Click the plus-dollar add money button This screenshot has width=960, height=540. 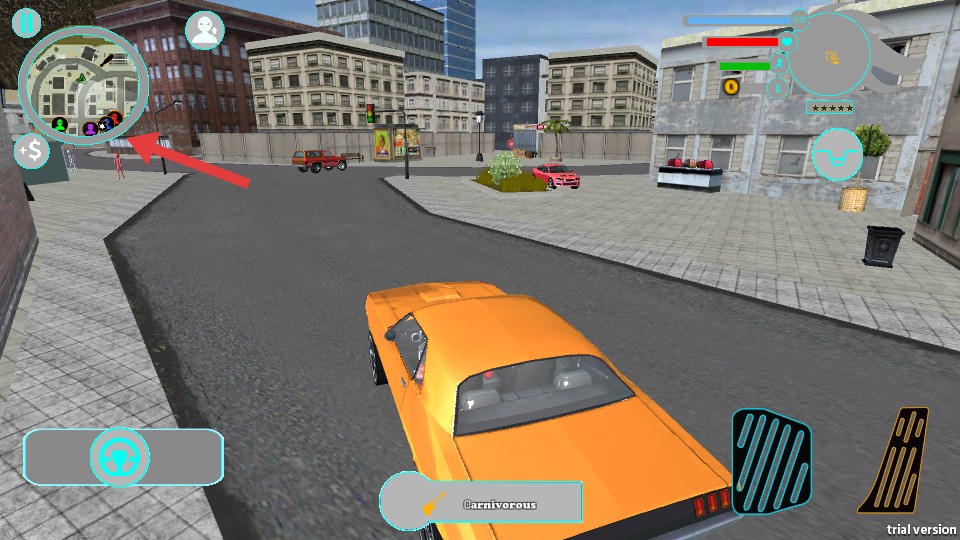(x=32, y=151)
